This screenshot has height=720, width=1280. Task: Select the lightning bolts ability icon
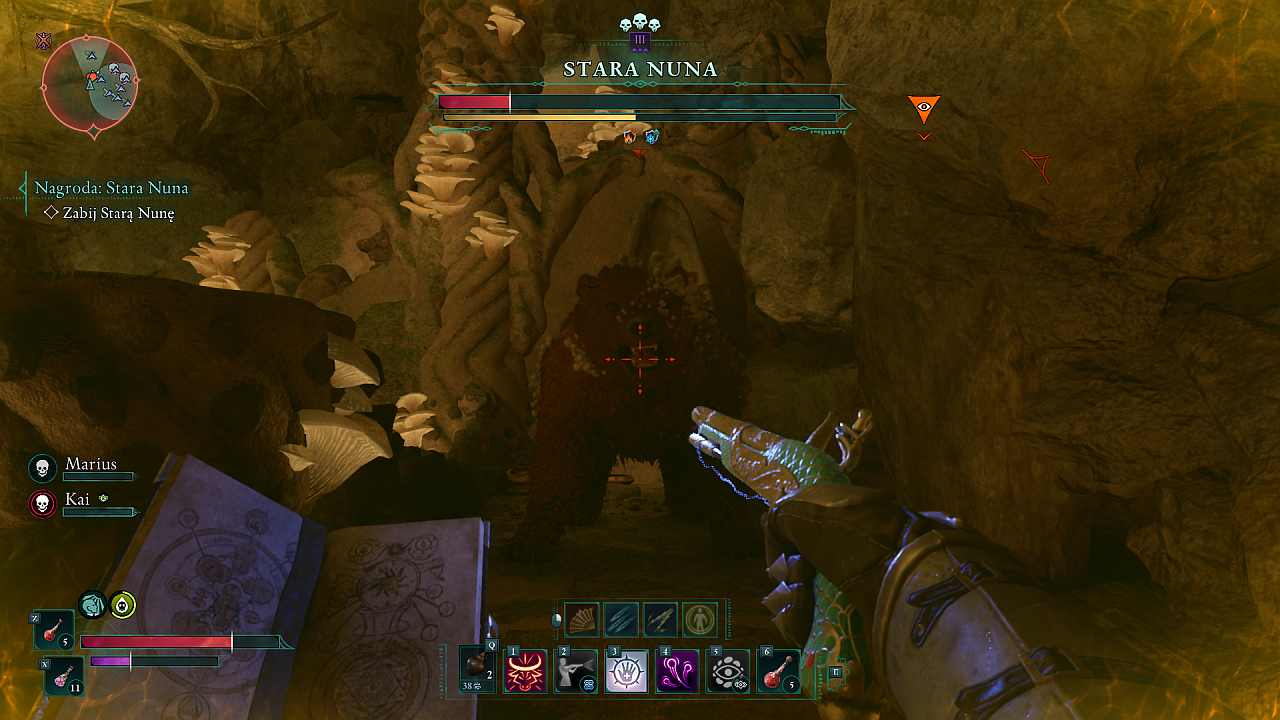click(660, 620)
